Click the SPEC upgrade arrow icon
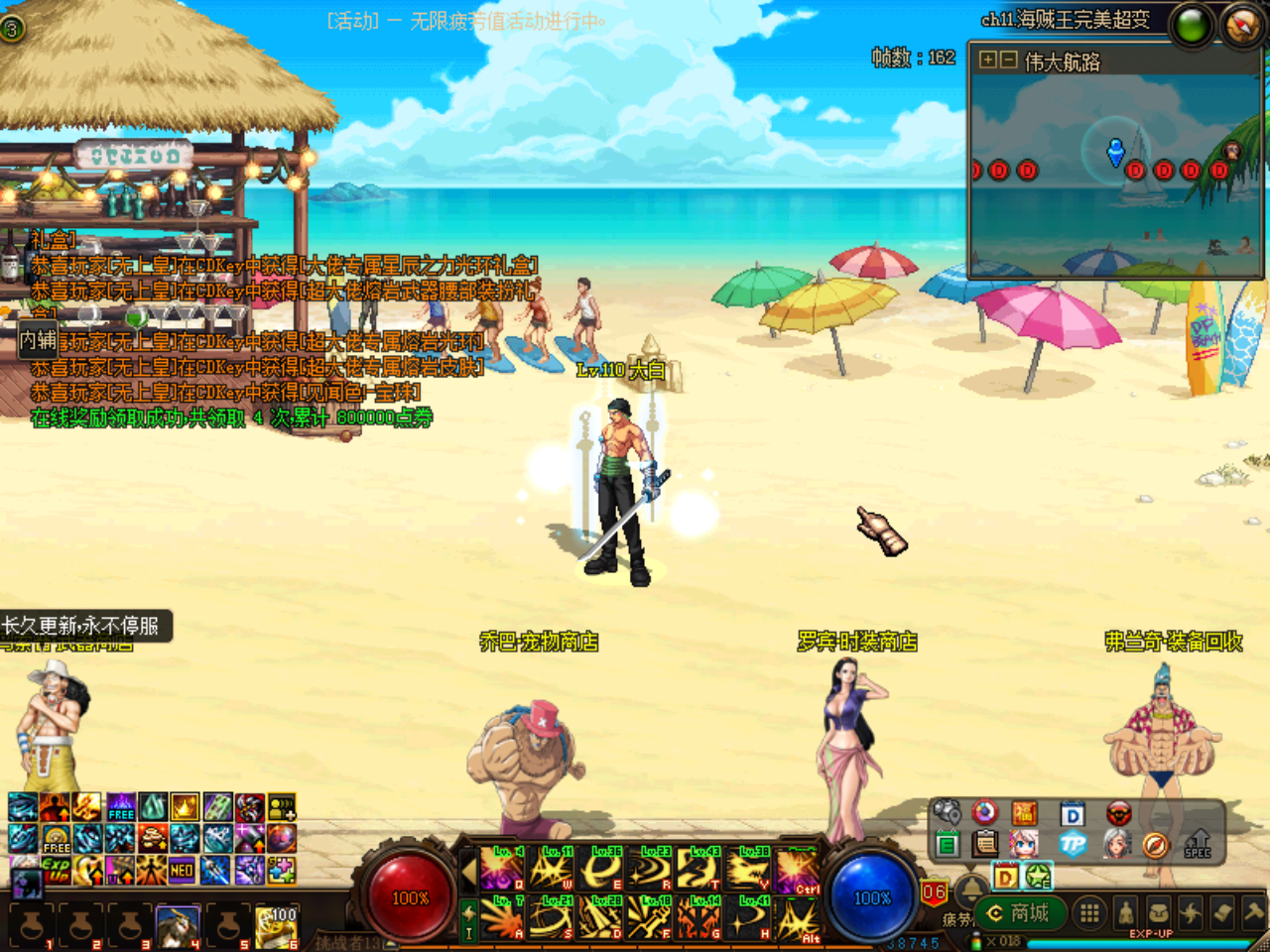 click(1198, 844)
